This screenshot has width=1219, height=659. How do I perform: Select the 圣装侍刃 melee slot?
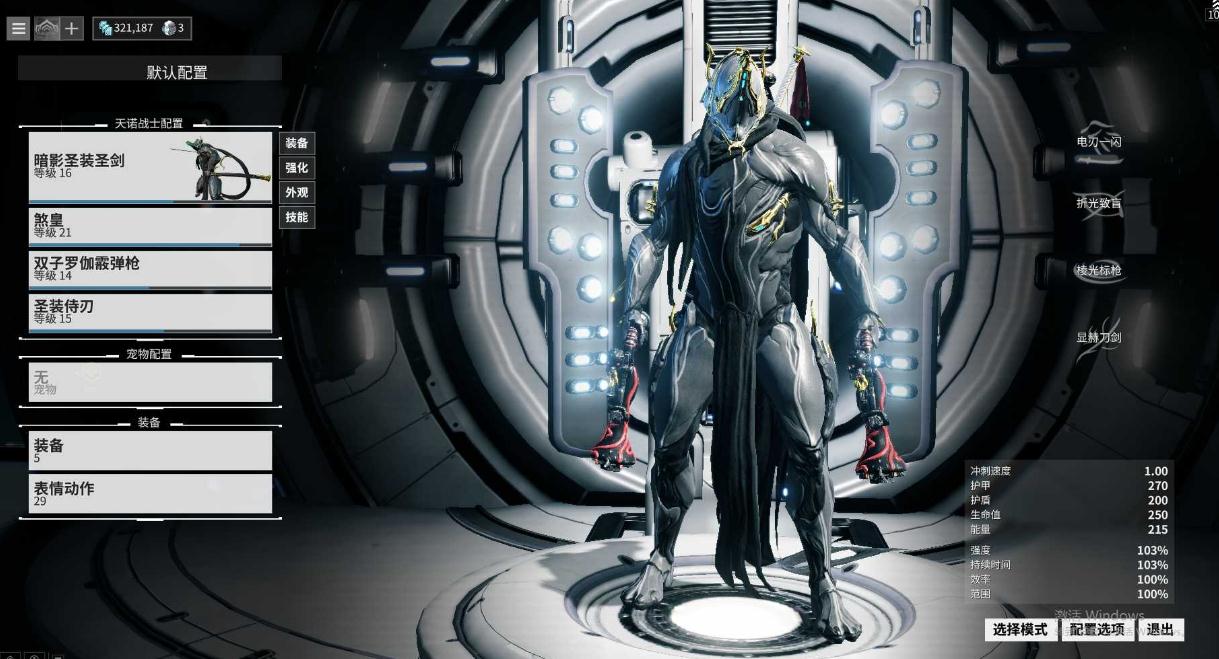tap(150, 312)
